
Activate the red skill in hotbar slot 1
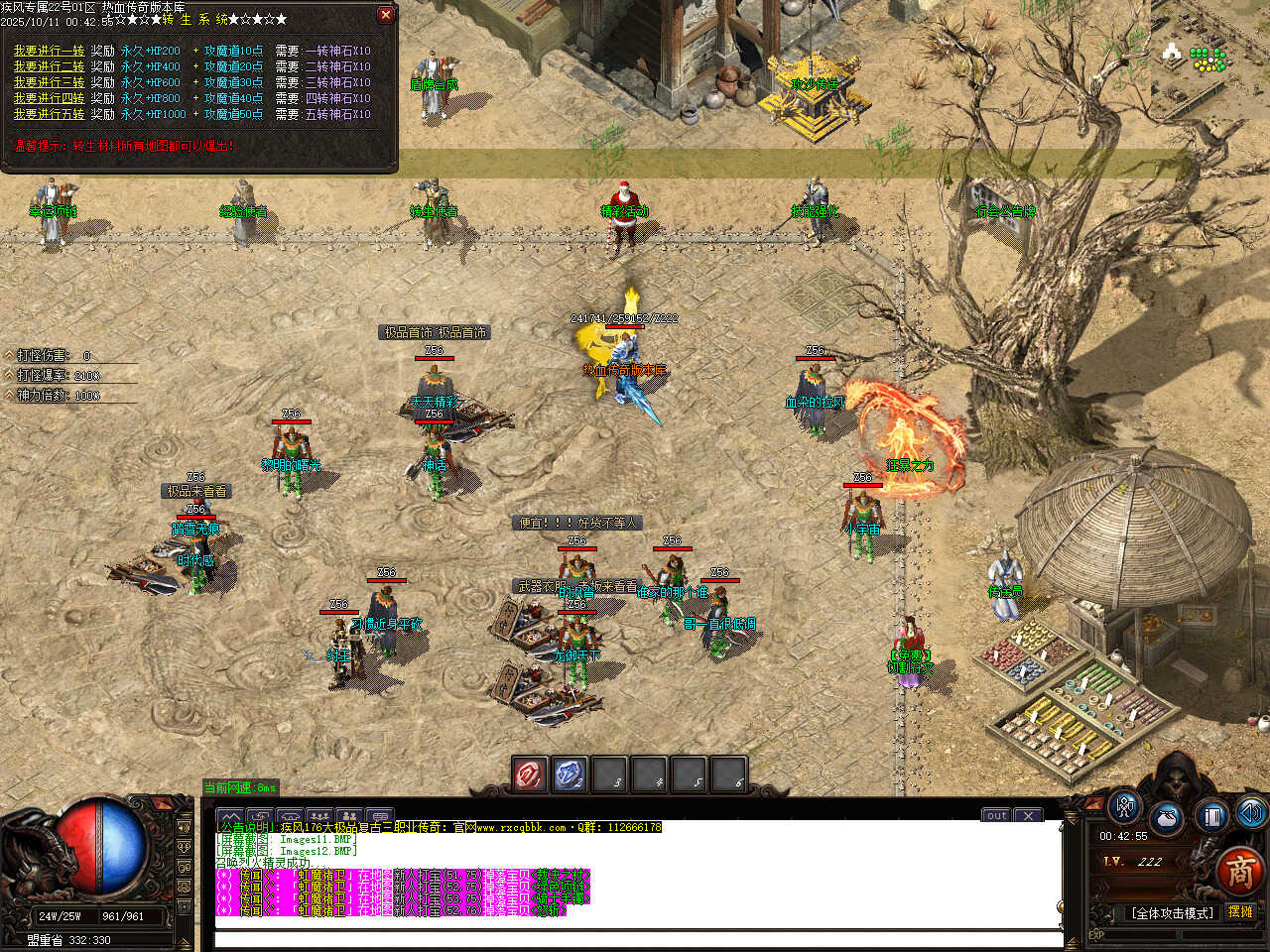(531, 774)
